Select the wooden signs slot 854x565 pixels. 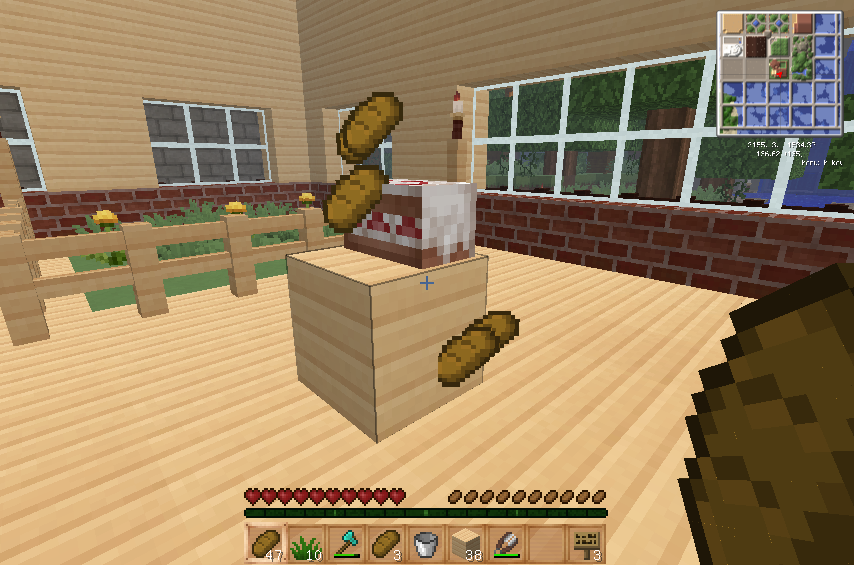pyautogui.click(x=586, y=543)
